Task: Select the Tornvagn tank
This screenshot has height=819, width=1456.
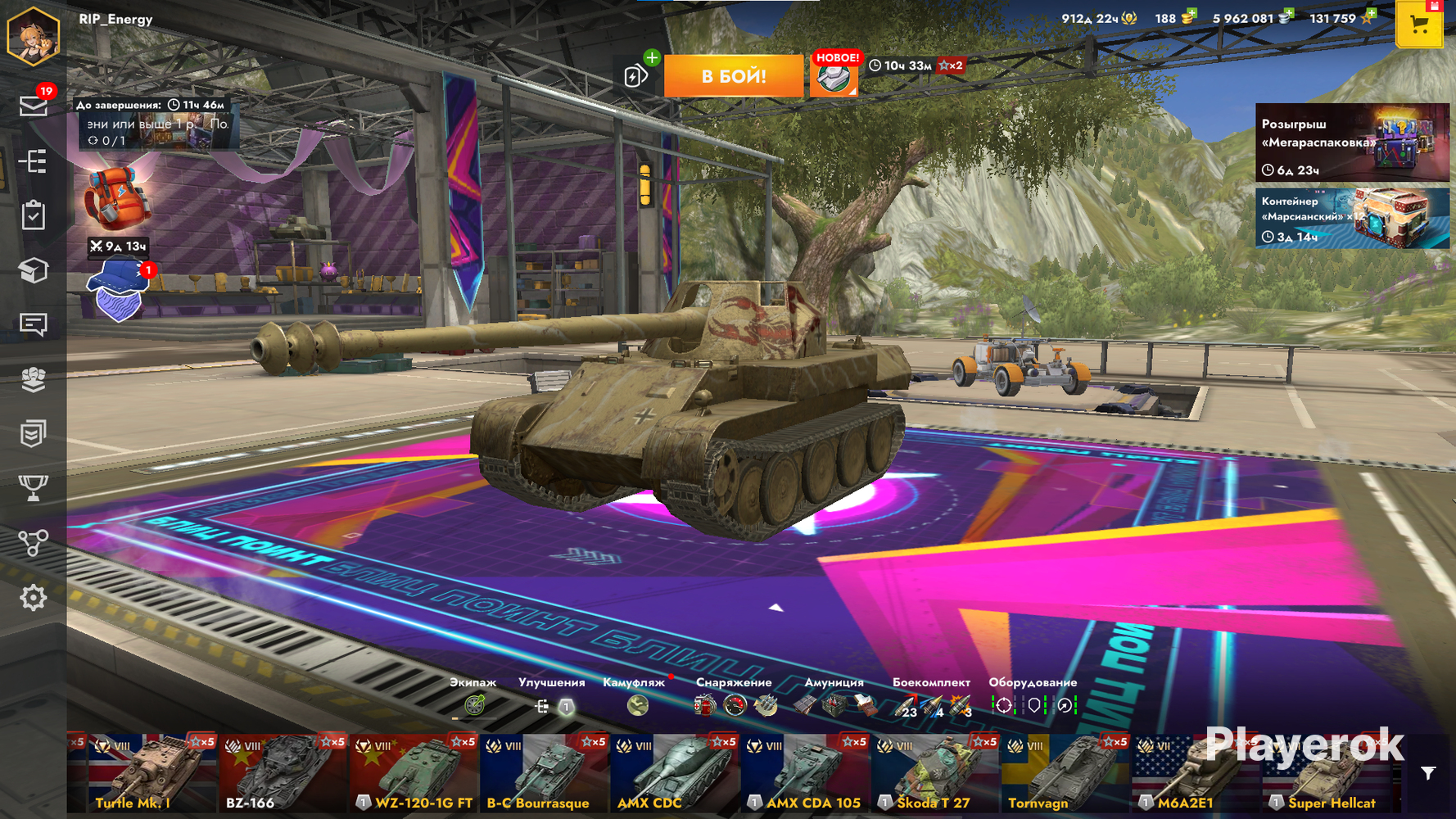Action: (1065, 774)
